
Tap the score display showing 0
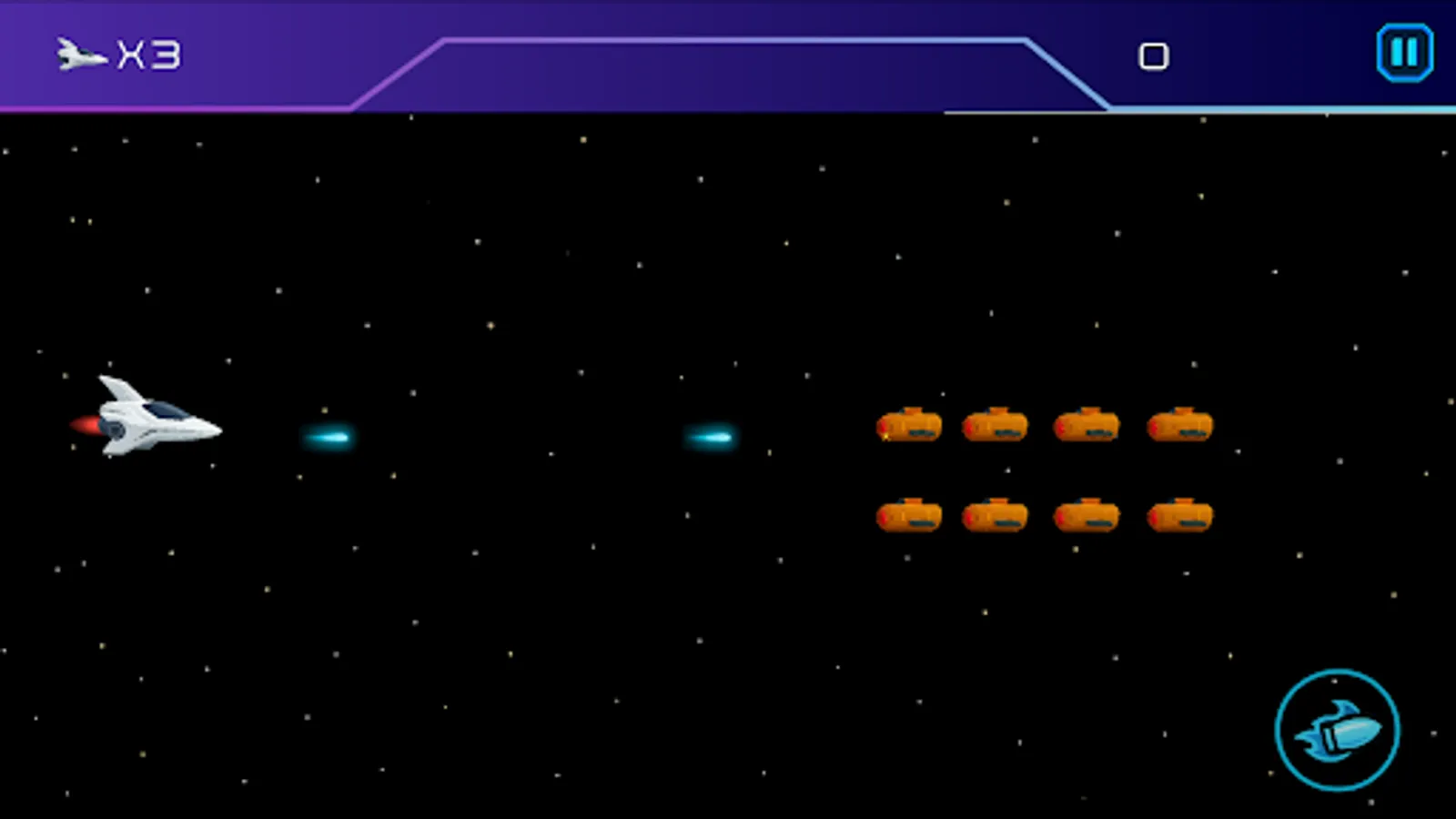coord(1154,55)
